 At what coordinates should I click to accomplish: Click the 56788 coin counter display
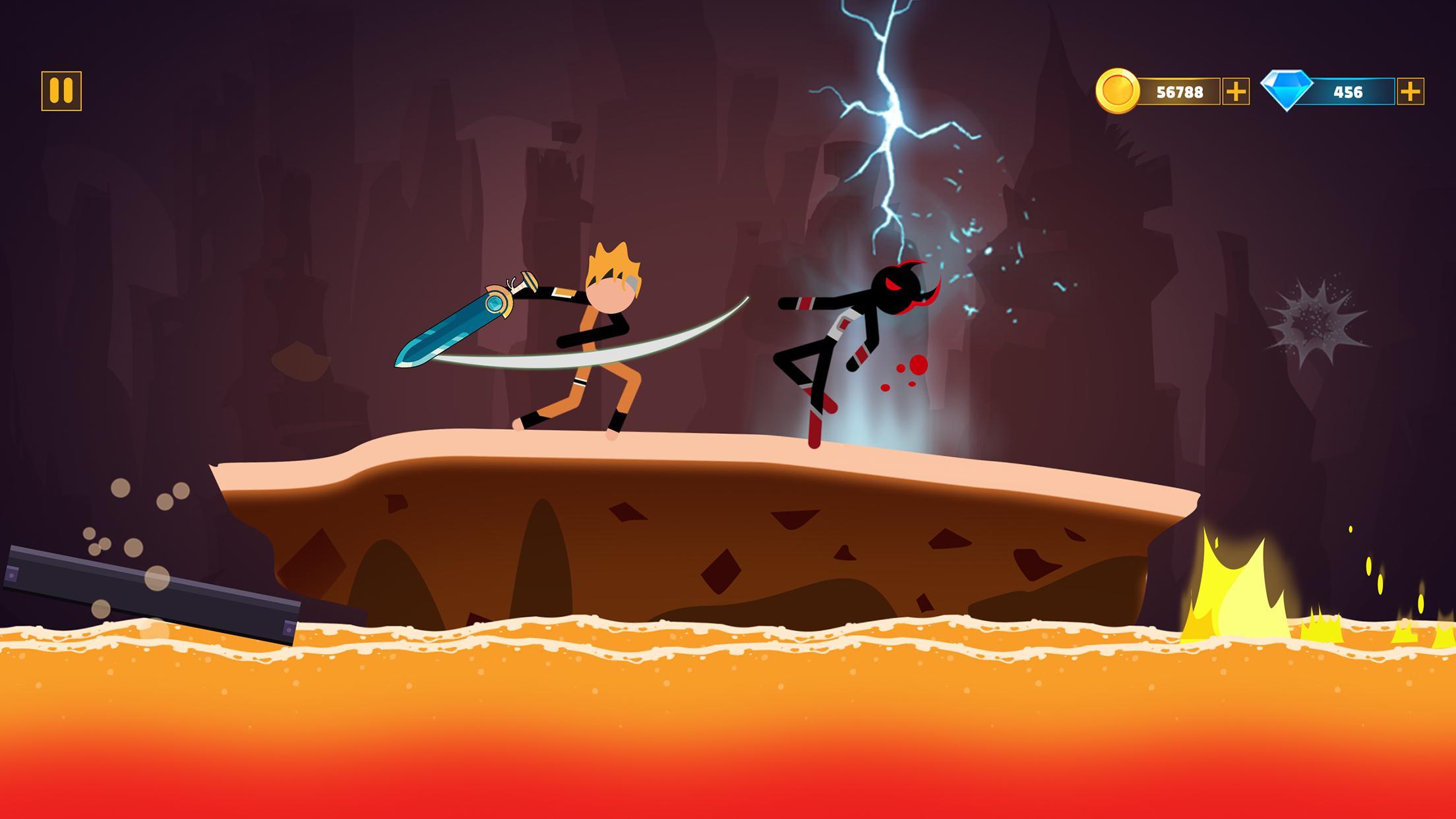pyautogui.click(x=1180, y=92)
